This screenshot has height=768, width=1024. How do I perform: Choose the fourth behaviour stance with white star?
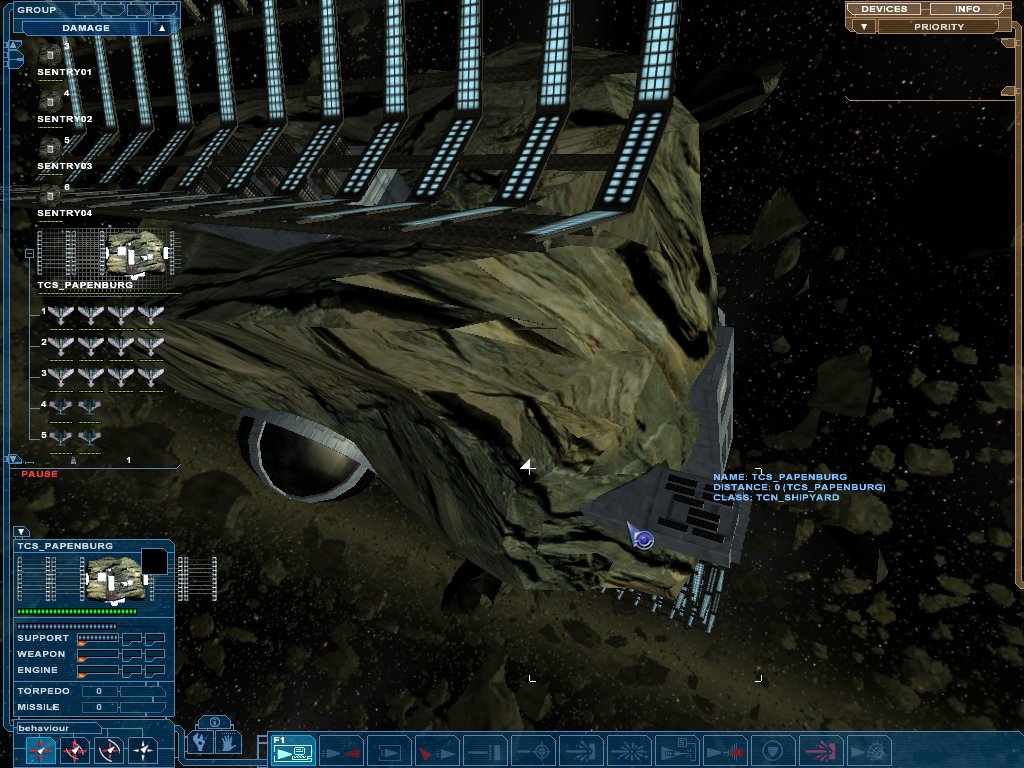tap(145, 750)
